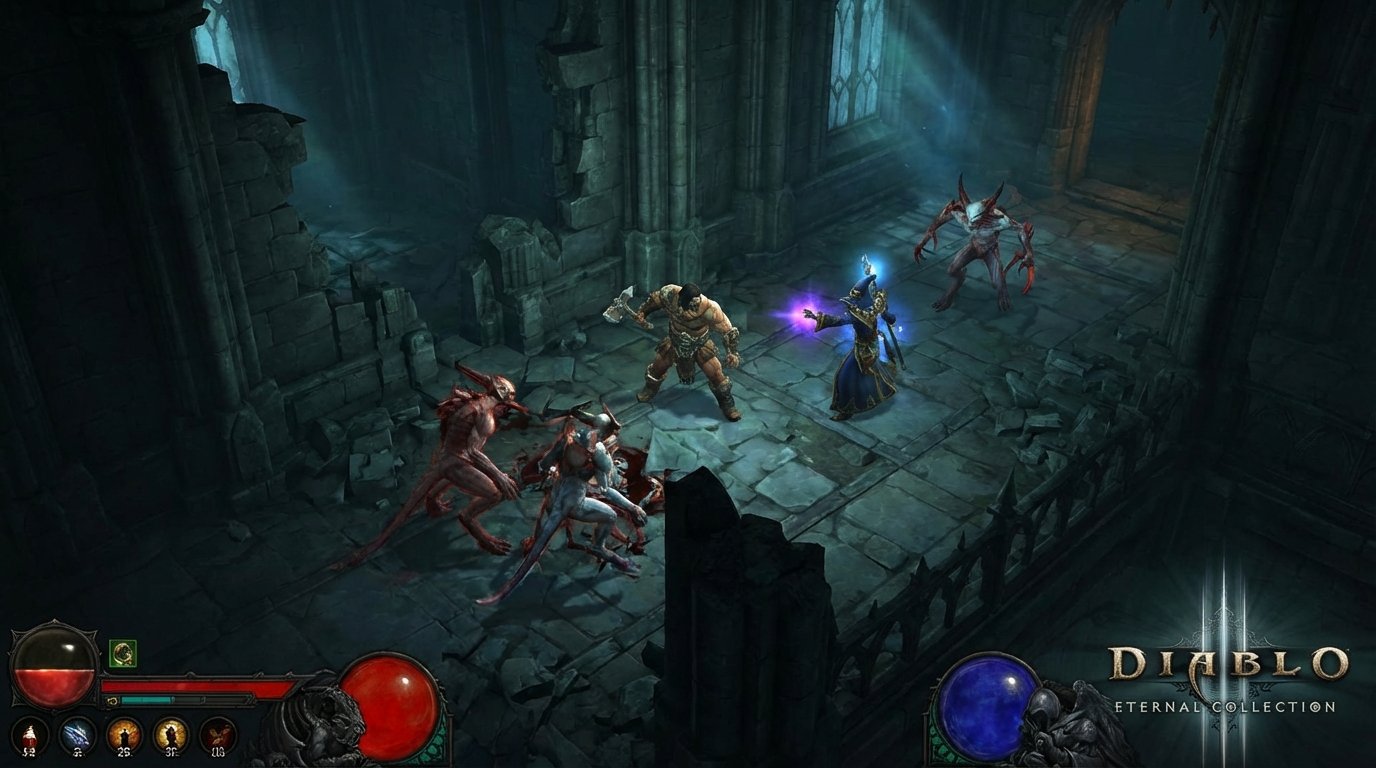Viewport: 1376px width, 768px height.
Task: Trigger the golden hooded-figure skill icon
Action: [x=169, y=734]
